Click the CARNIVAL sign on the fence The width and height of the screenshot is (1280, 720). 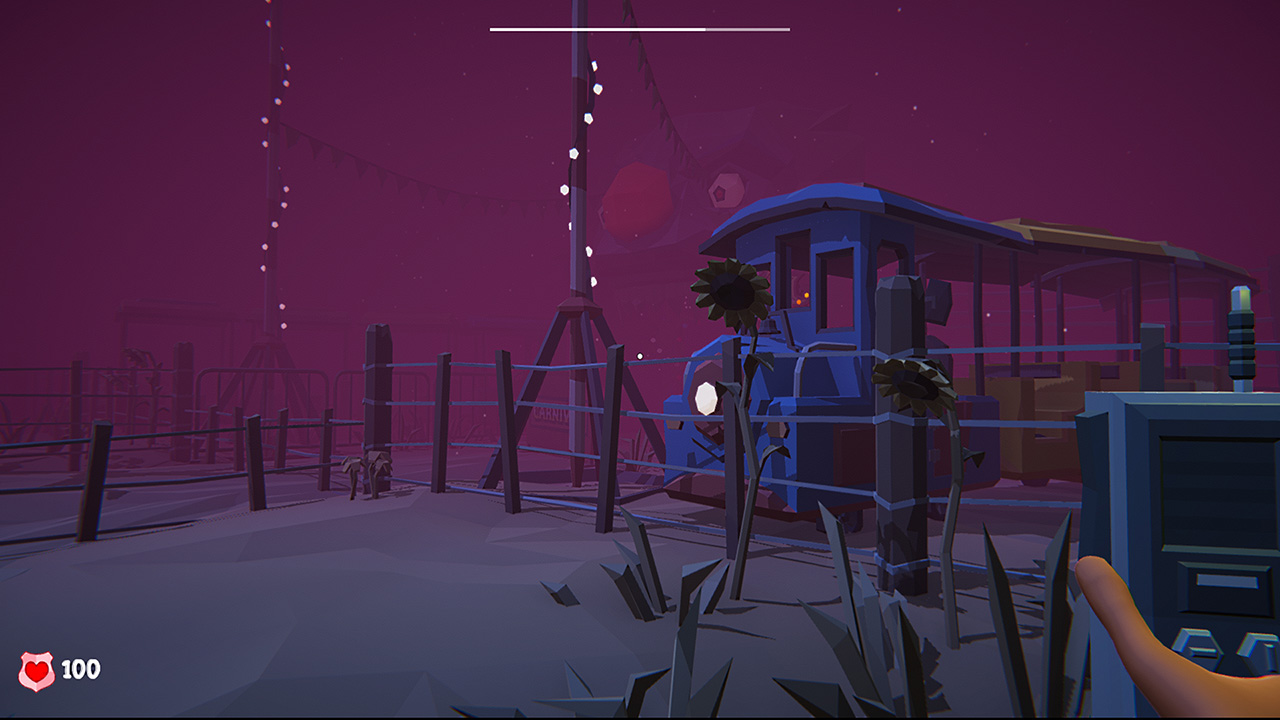pyautogui.click(x=550, y=415)
